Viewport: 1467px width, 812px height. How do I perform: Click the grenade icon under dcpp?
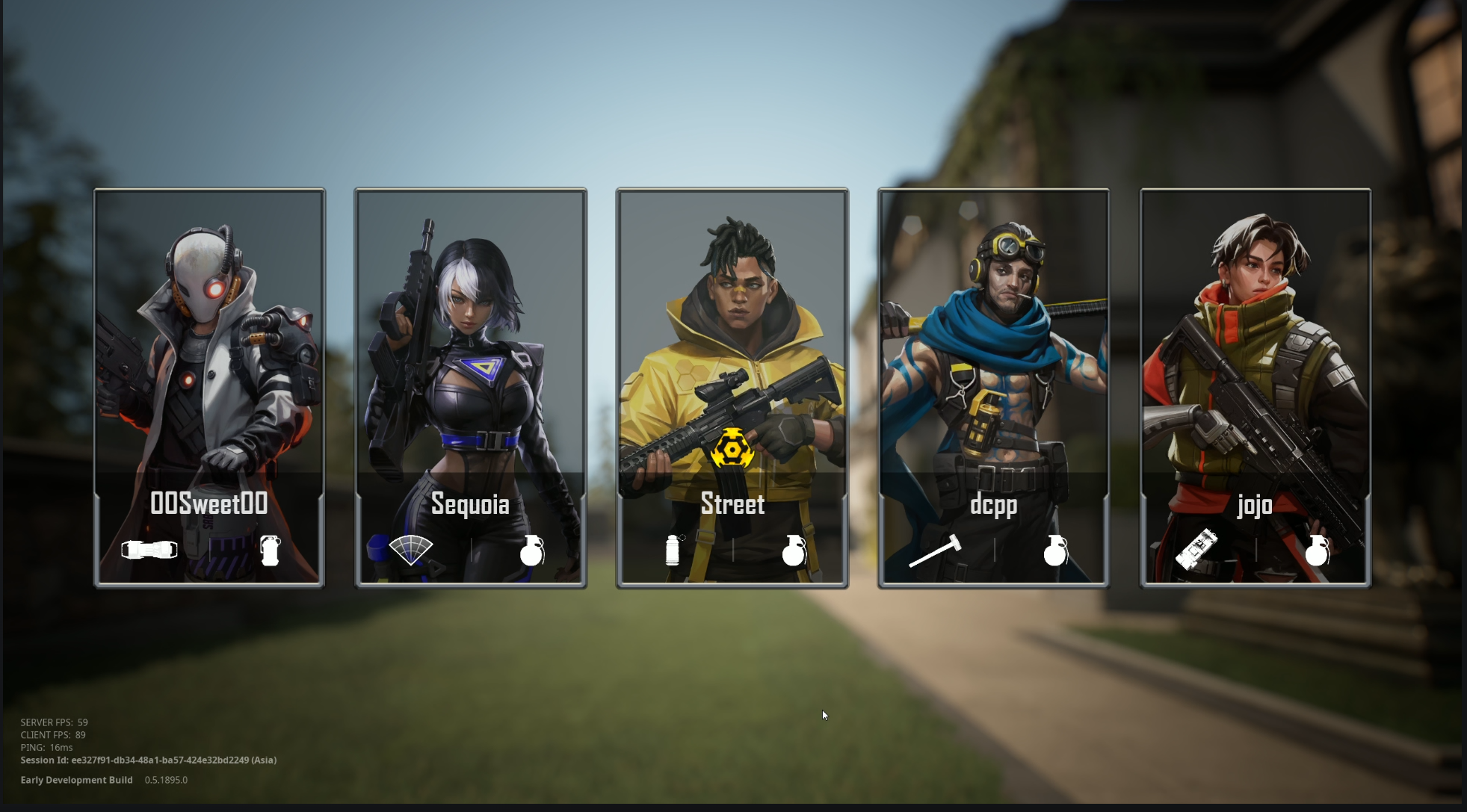1054,551
